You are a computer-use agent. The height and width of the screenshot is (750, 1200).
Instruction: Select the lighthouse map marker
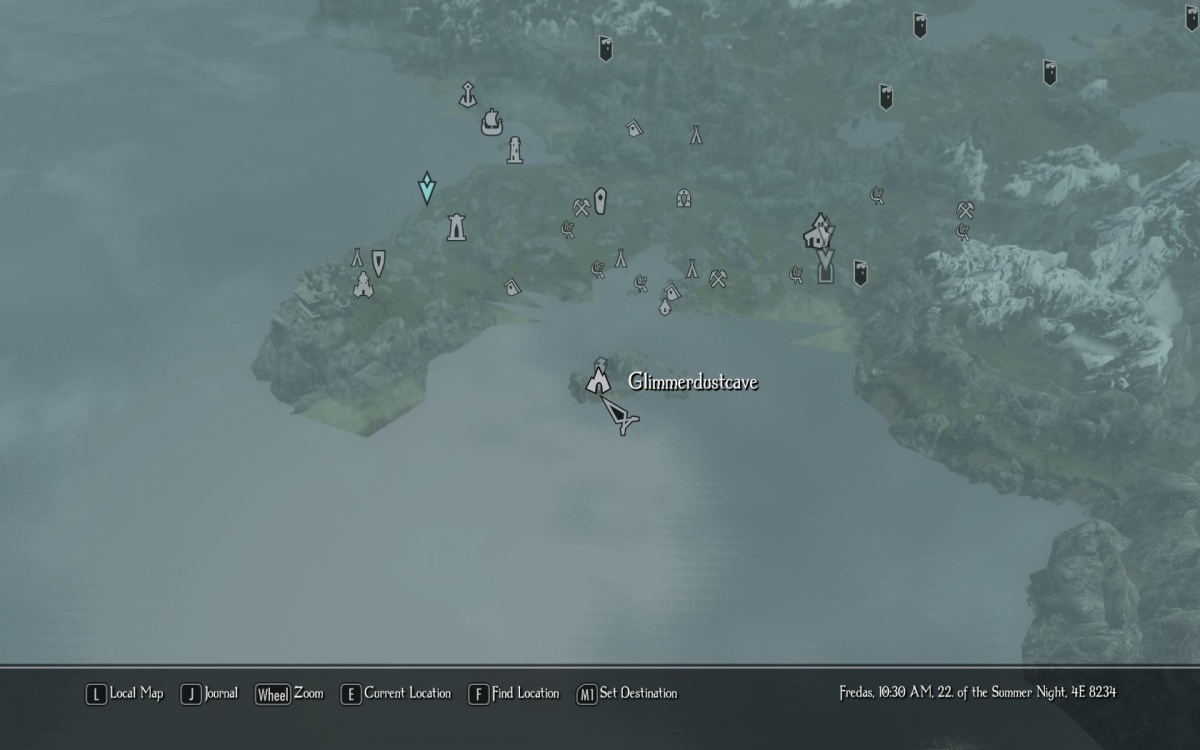[514, 150]
